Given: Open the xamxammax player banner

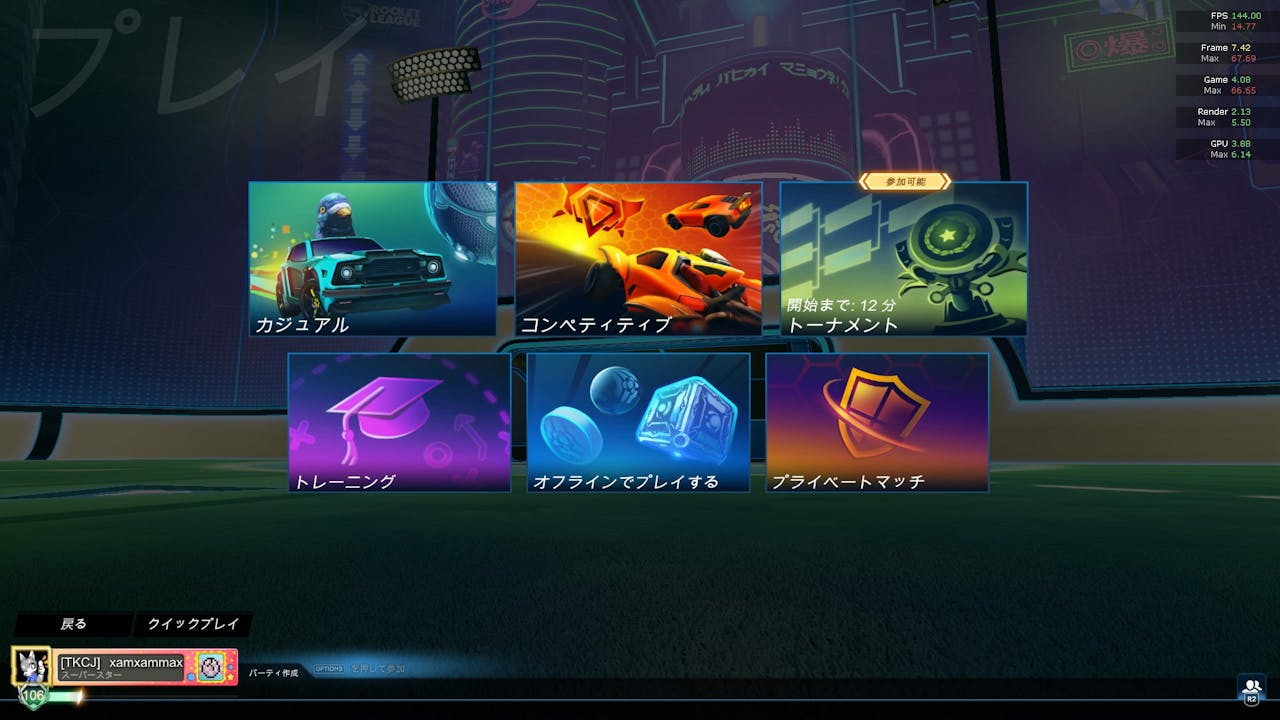Looking at the screenshot, I should (124, 667).
